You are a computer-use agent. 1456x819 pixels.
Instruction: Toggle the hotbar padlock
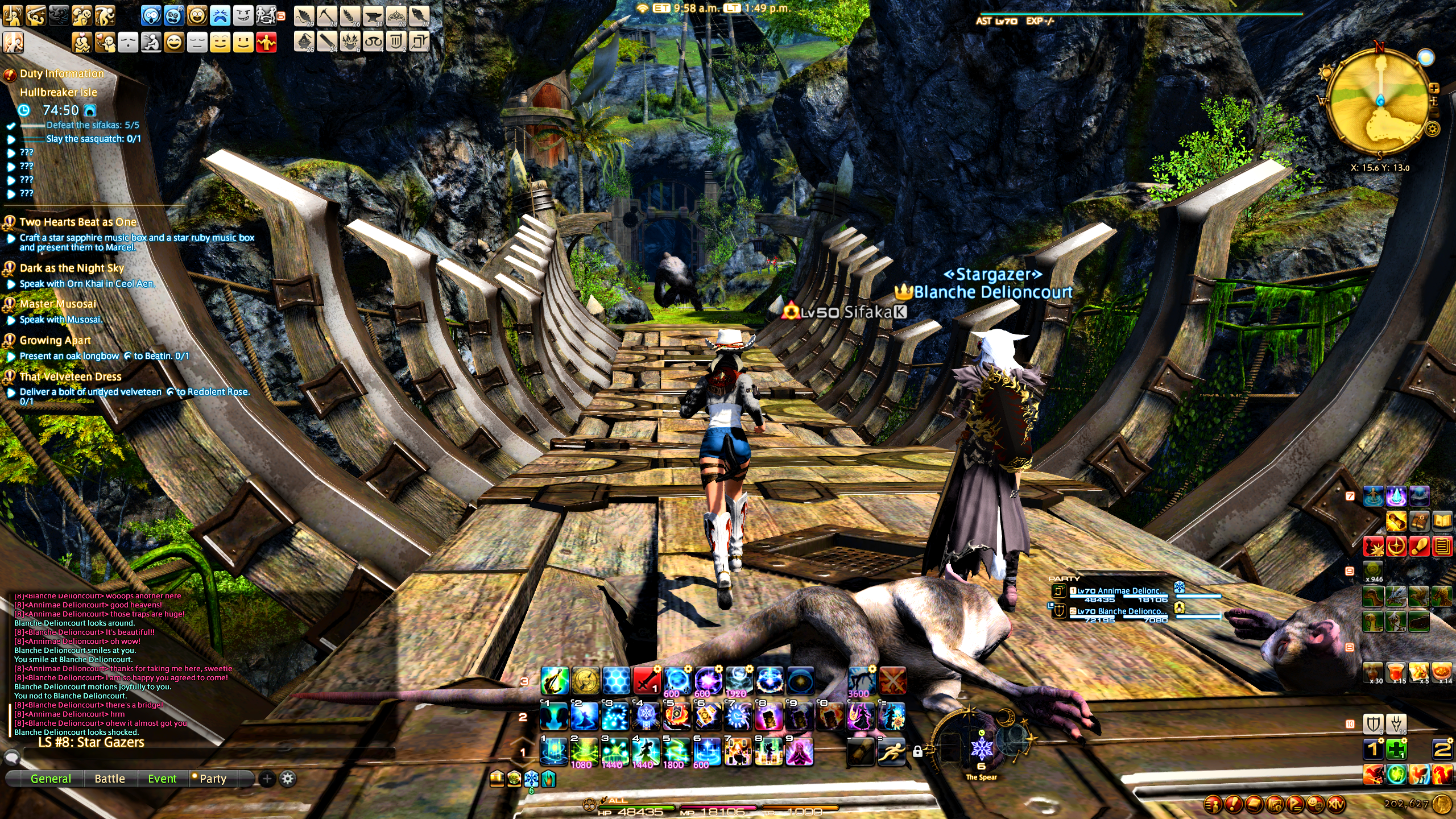(x=917, y=752)
